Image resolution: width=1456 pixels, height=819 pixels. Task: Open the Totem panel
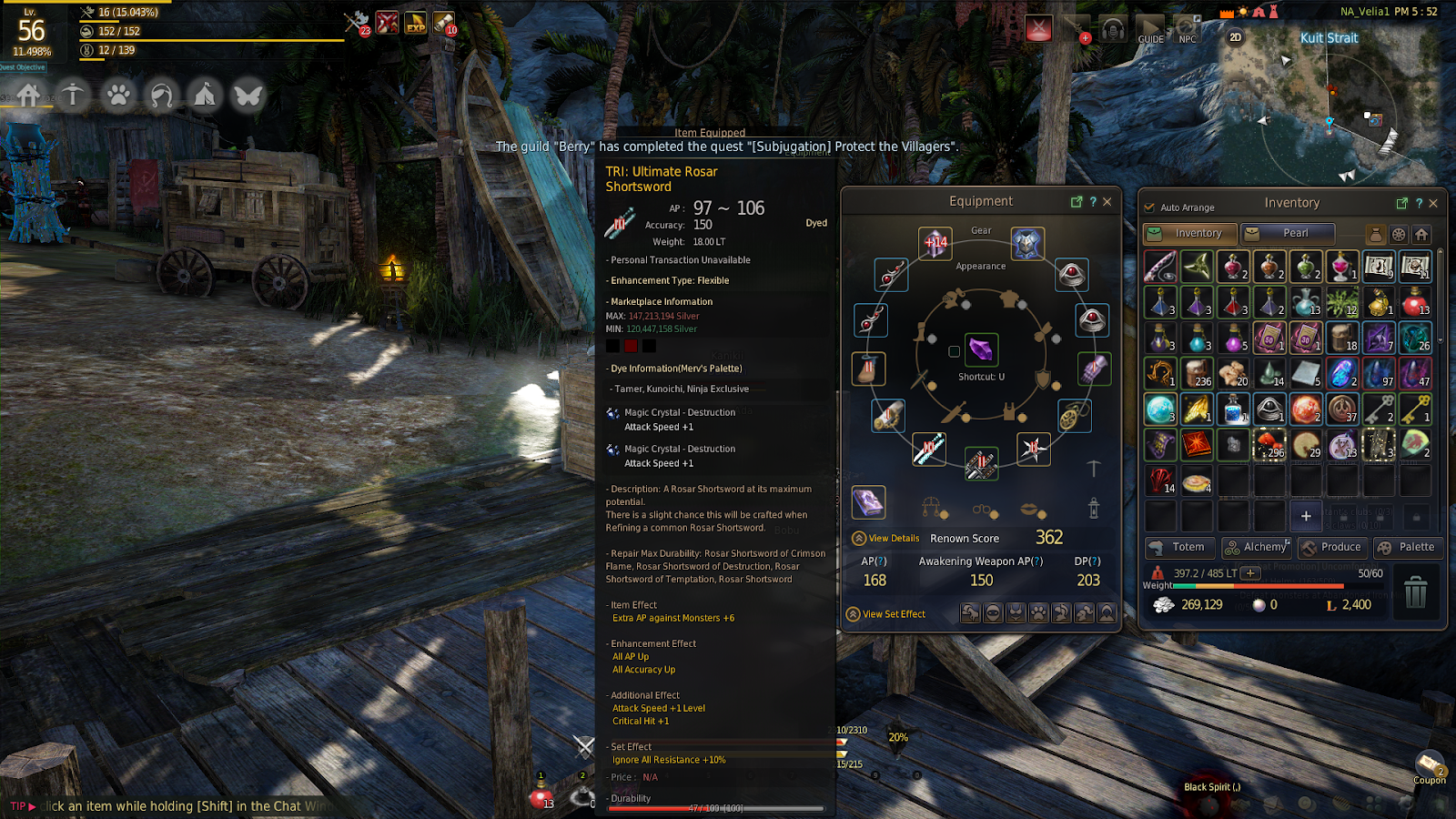click(1179, 547)
